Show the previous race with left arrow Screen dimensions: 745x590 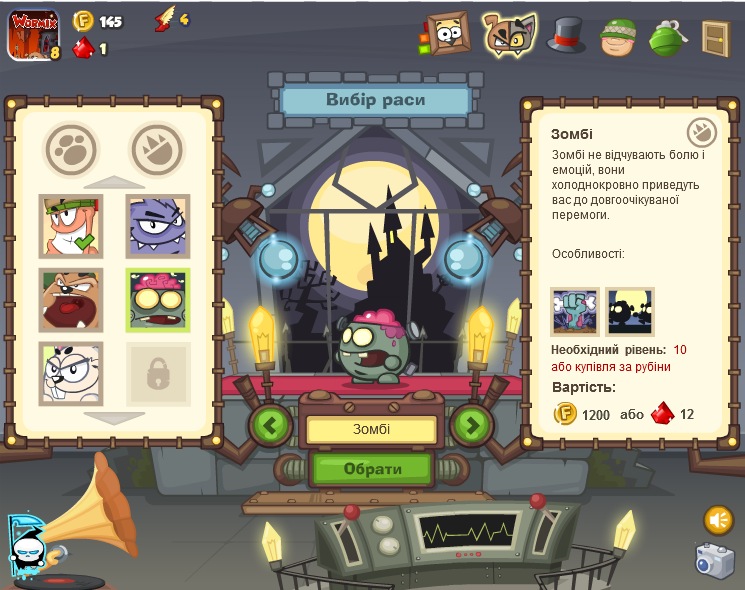click(x=270, y=425)
